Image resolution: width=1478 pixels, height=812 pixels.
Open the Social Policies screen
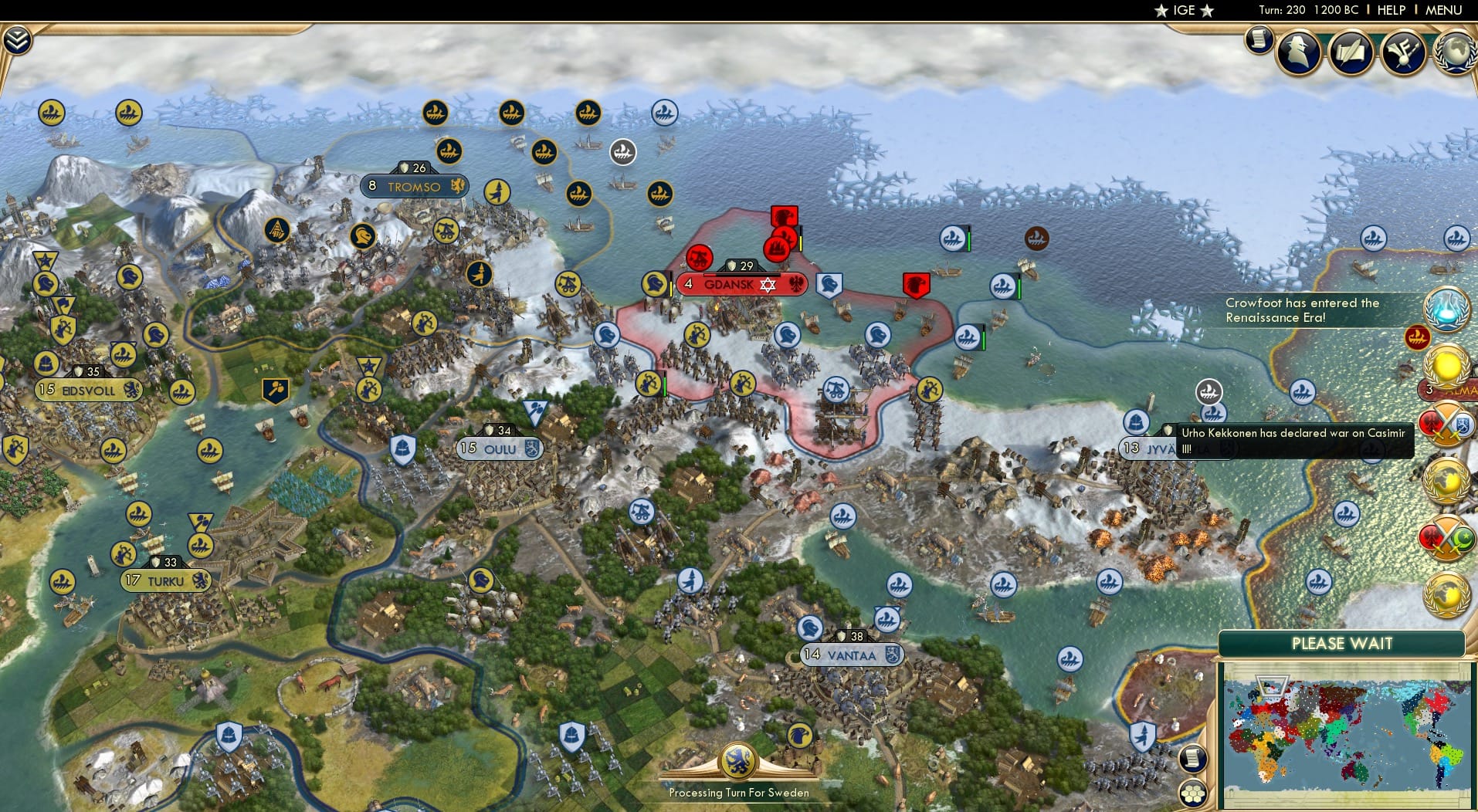pos(1350,52)
